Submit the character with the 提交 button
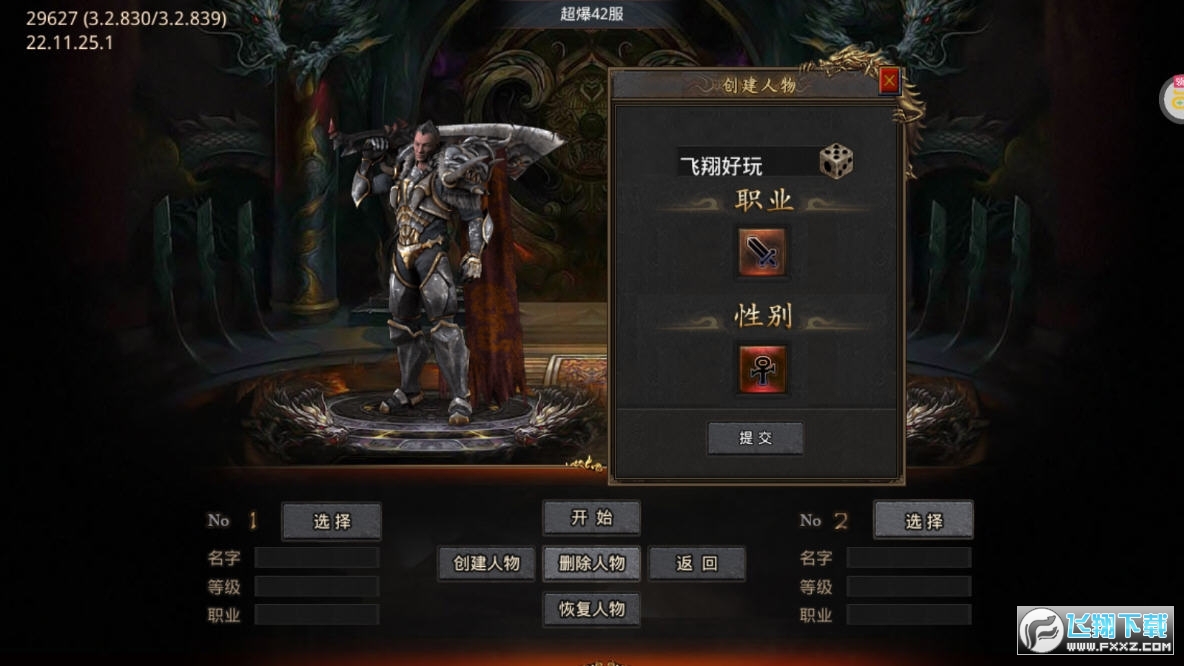1184x666 pixels. (x=755, y=438)
